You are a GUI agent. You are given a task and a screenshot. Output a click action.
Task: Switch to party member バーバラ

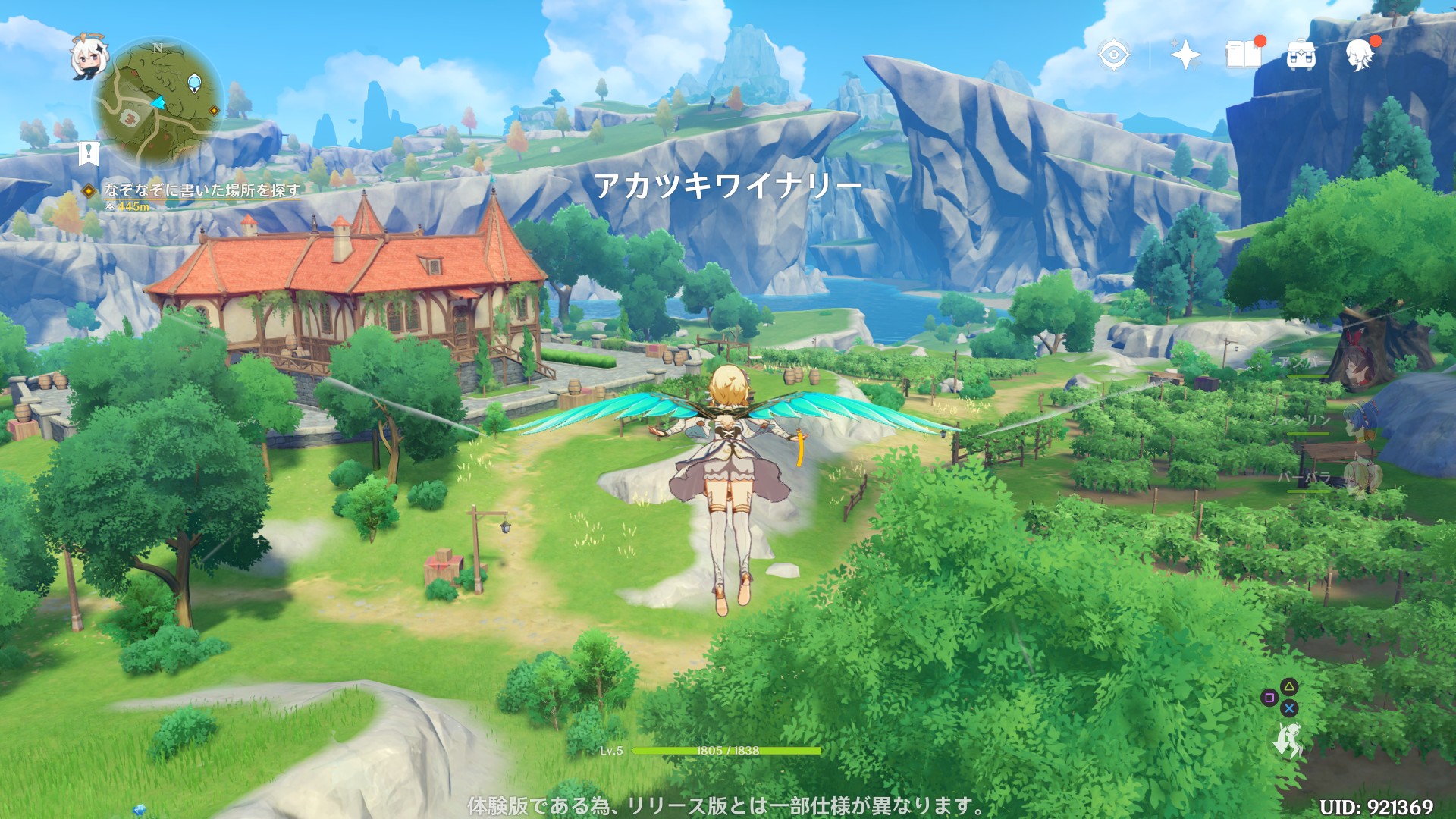pos(1359,478)
